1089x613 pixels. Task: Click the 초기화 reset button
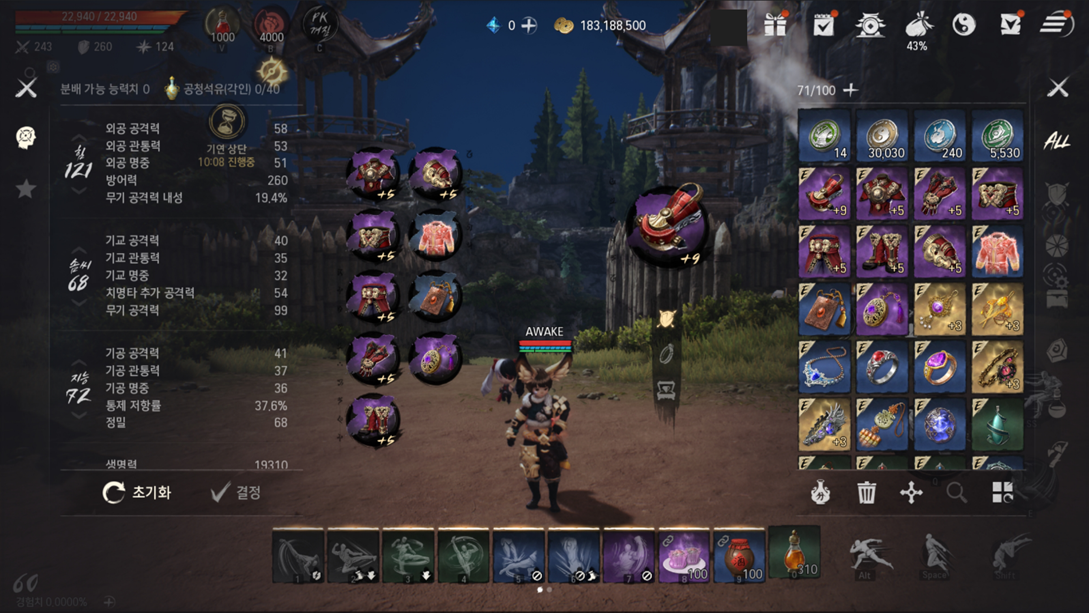tap(137, 492)
